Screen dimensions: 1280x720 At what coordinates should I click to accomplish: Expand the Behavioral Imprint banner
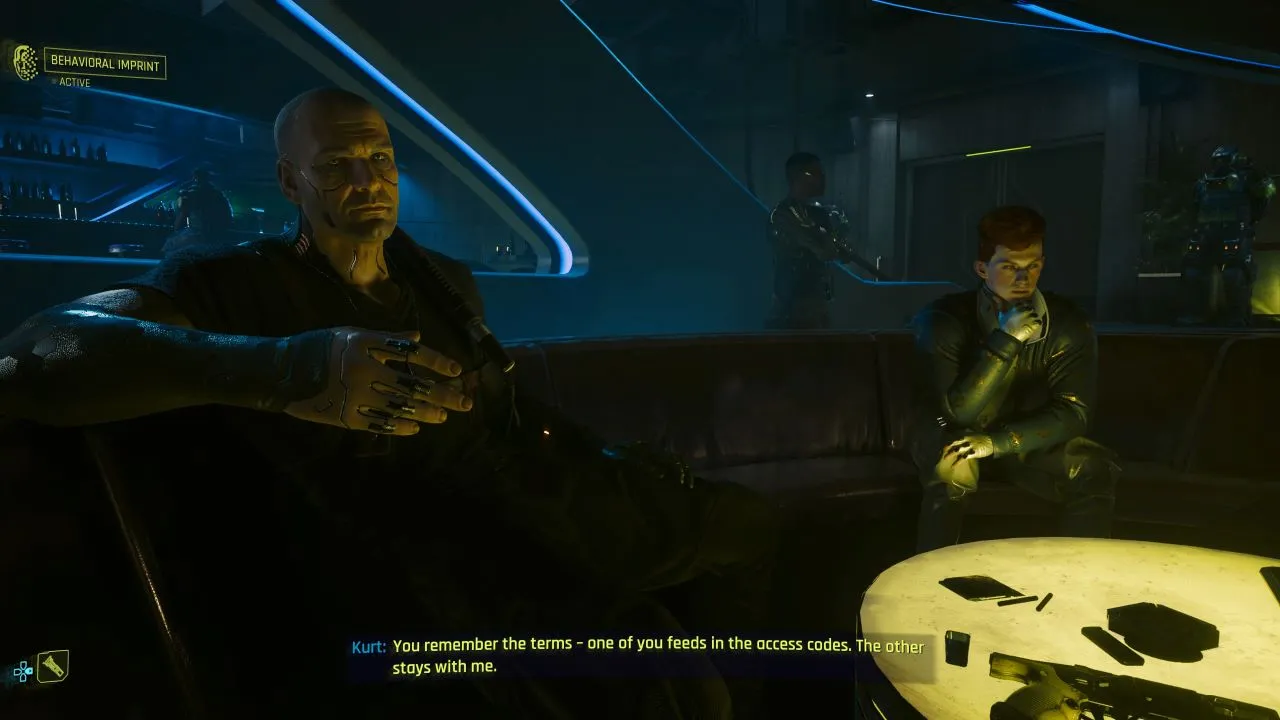point(105,63)
